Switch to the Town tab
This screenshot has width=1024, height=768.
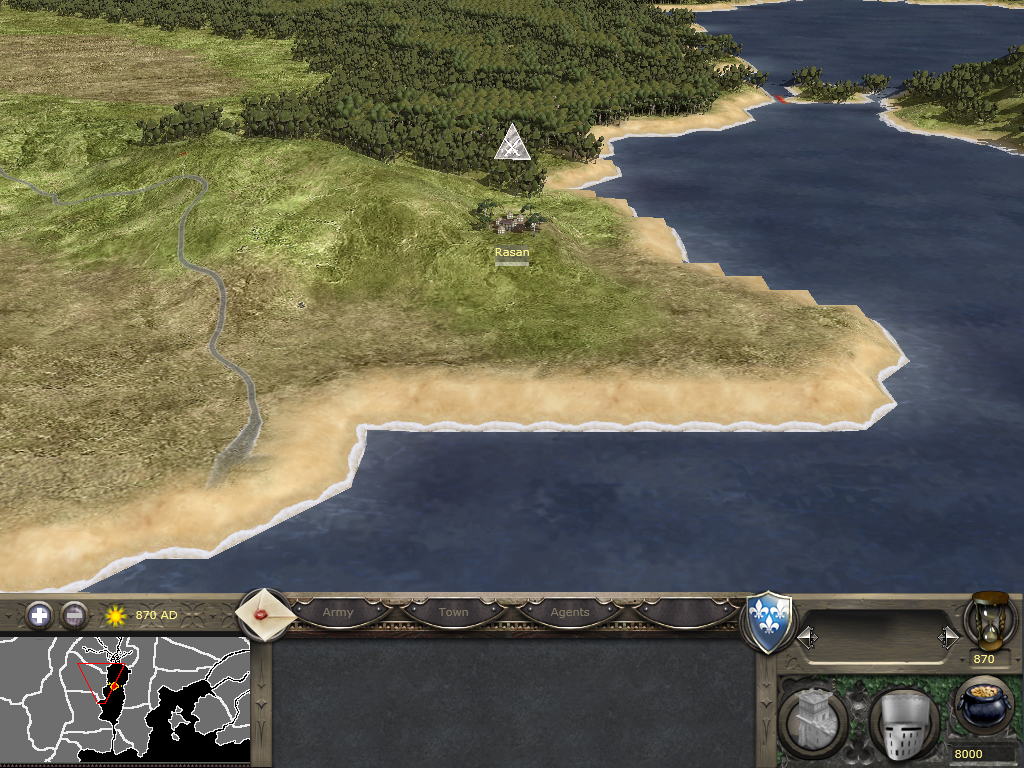[453, 612]
